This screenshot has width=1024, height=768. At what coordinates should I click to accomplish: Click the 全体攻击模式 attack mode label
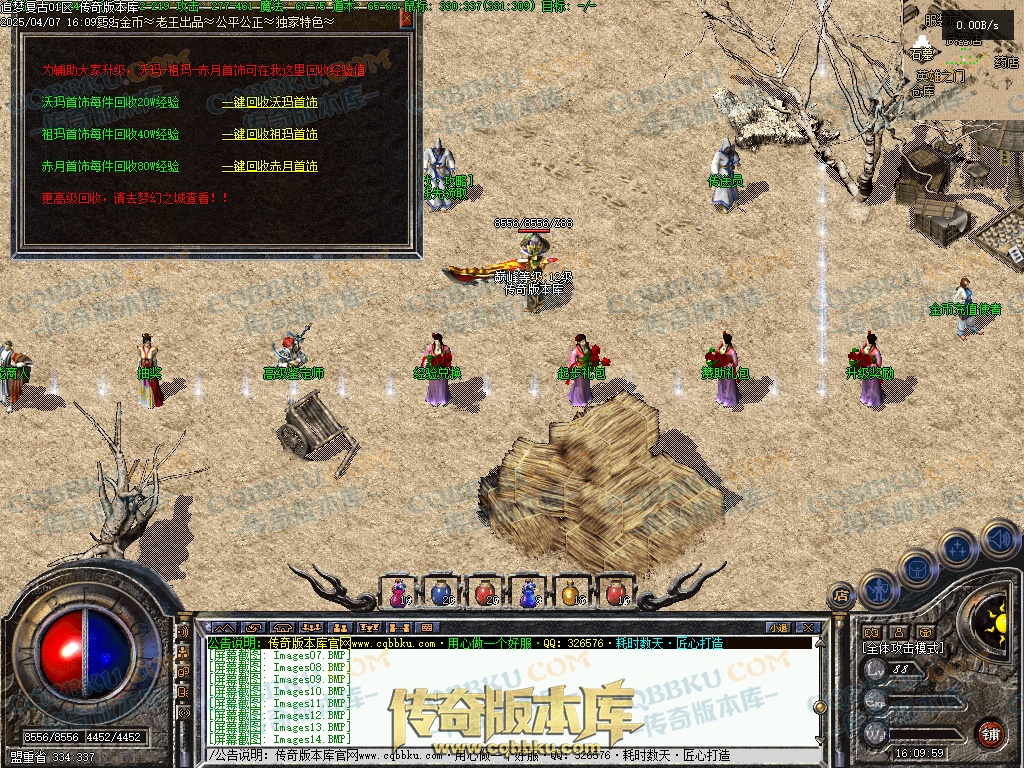pos(903,648)
